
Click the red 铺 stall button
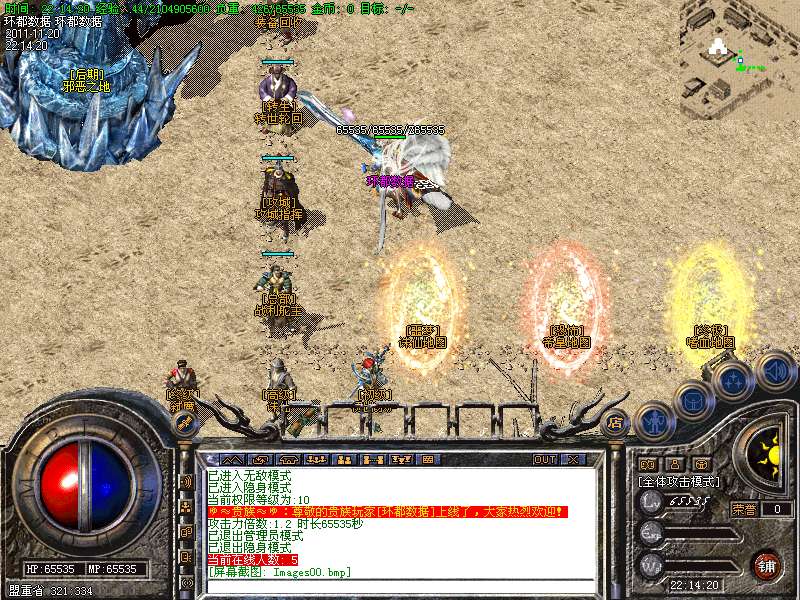767,564
